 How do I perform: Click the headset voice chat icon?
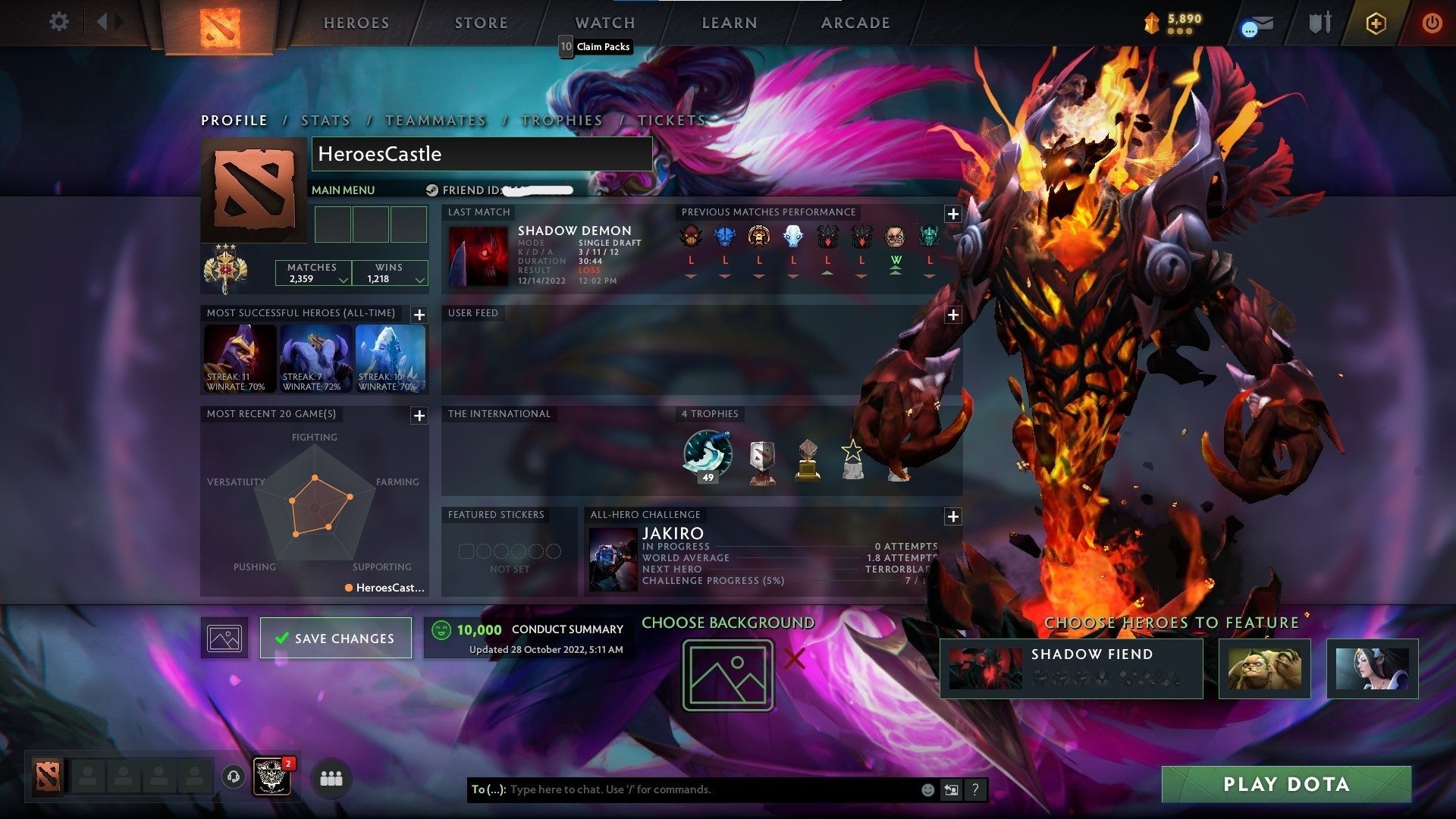pos(234,778)
